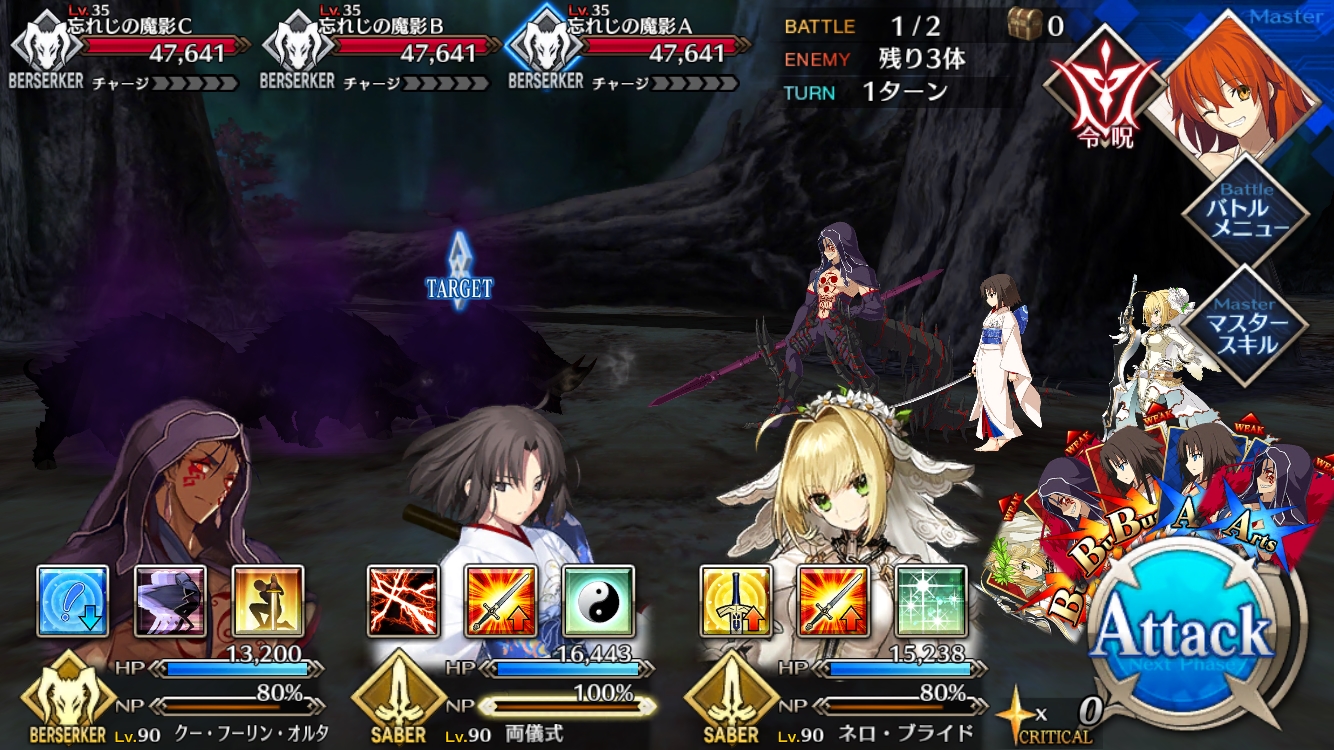
Task: Use Ryougi Shiki's yin-yang skill
Action: coord(598,601)
